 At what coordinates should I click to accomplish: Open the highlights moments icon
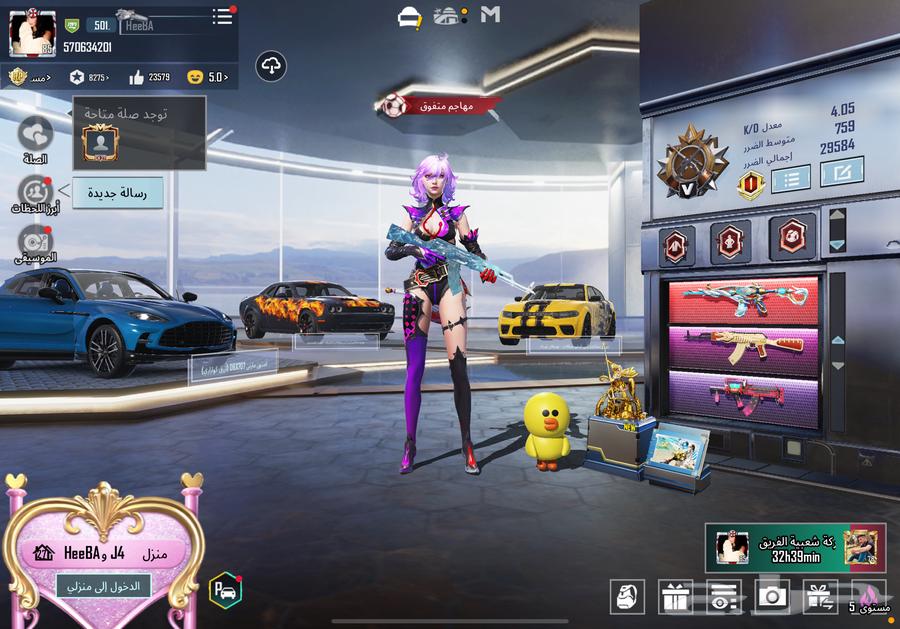(x=36, y=192)
